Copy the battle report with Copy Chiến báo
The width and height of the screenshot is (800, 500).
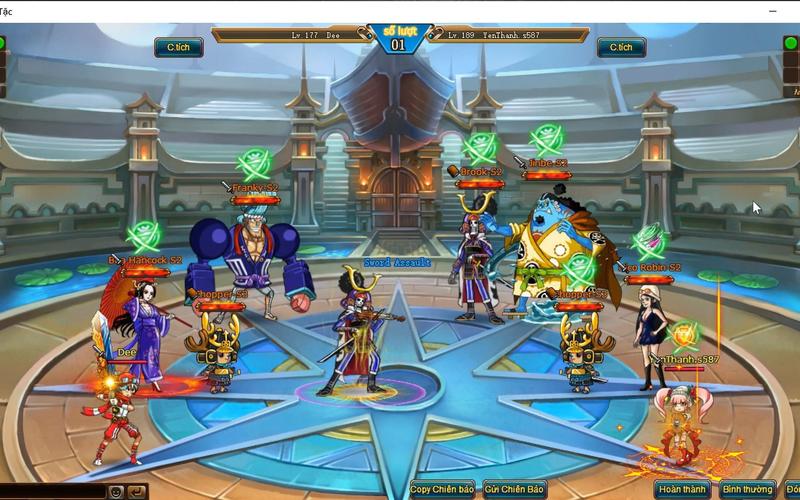[x=441, y=490]
